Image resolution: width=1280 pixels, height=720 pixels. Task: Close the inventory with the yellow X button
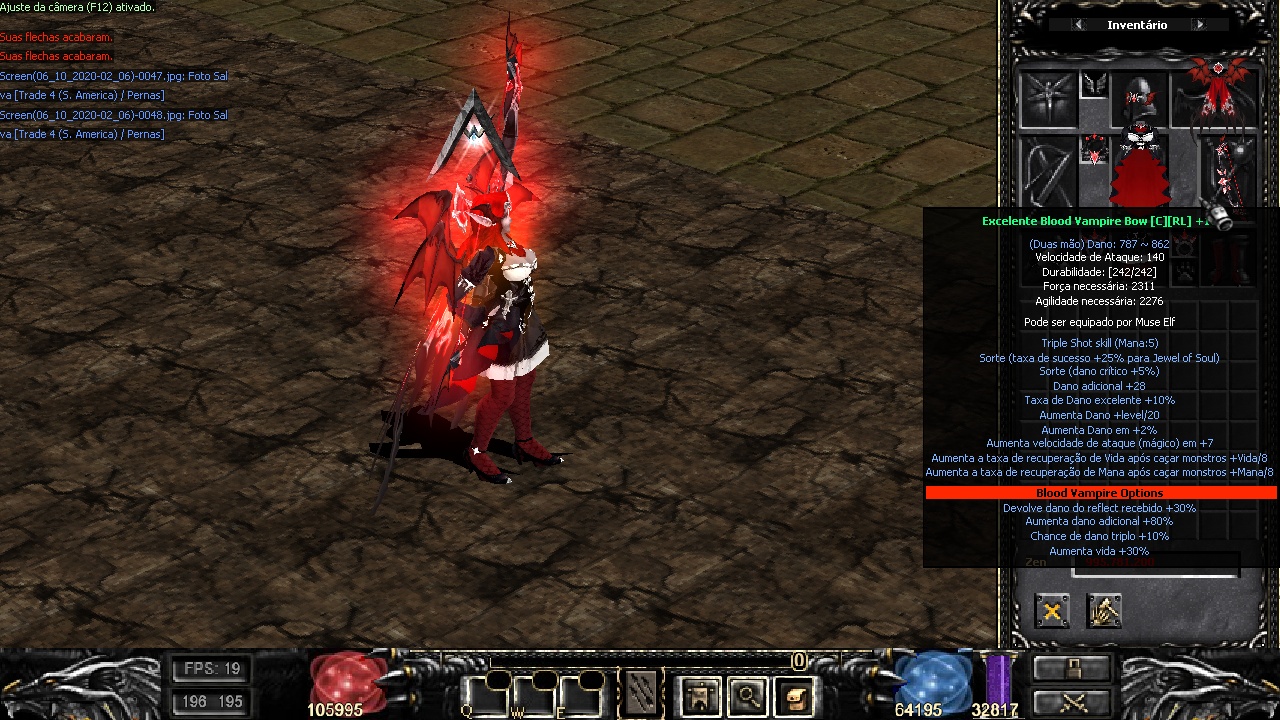pos(1052,611)
